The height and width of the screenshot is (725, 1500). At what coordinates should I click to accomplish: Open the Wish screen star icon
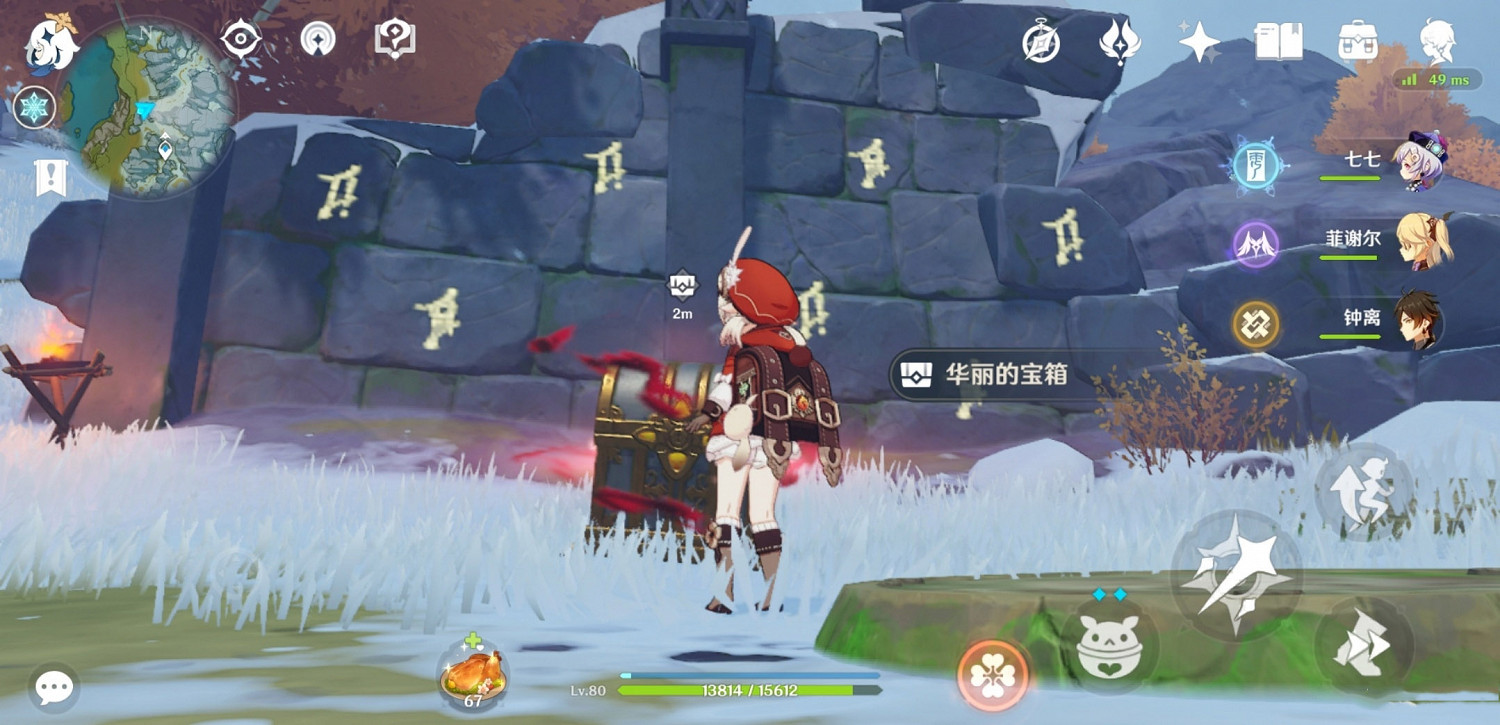(1199, 40)
